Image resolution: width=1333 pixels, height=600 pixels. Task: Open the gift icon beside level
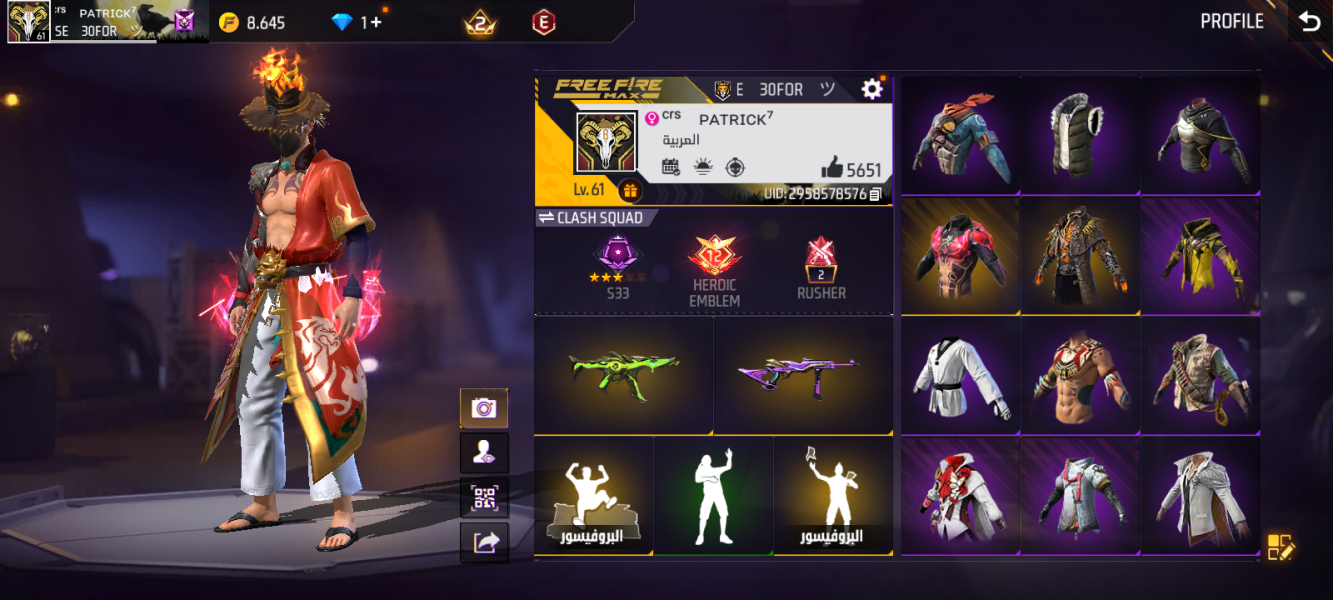[x=630, y=190]
